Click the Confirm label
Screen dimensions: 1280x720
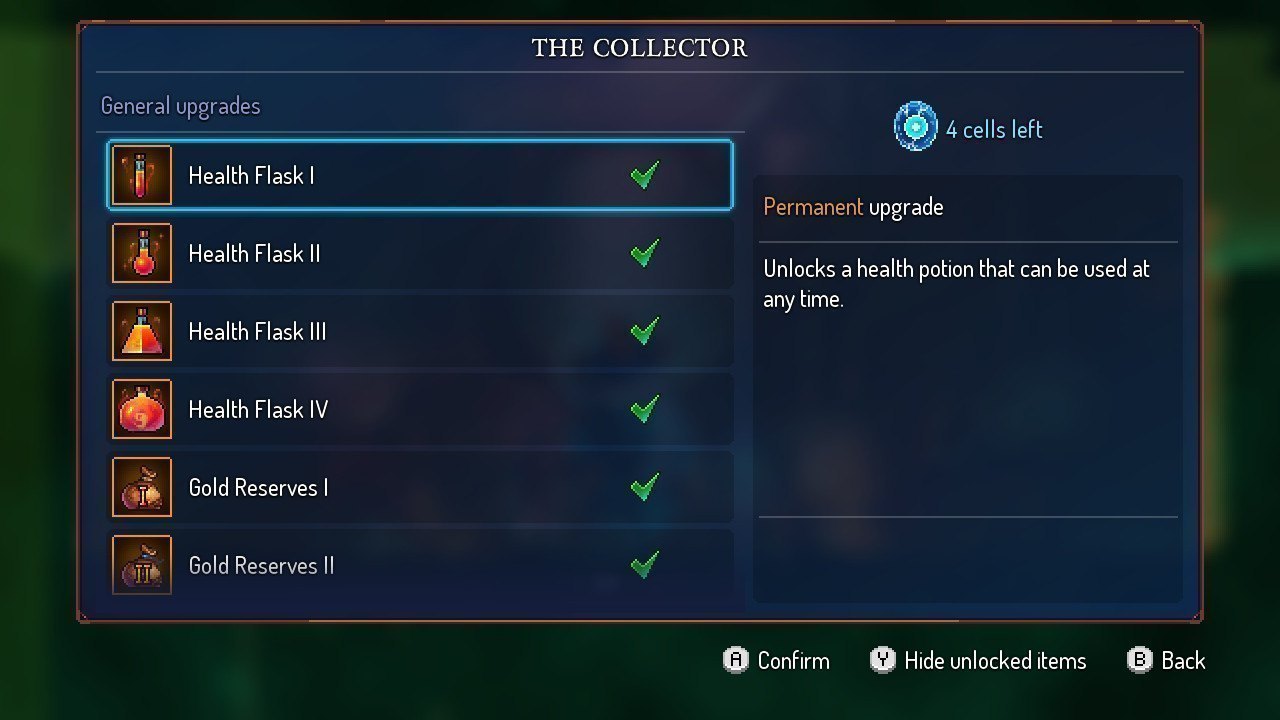point(792,661)
